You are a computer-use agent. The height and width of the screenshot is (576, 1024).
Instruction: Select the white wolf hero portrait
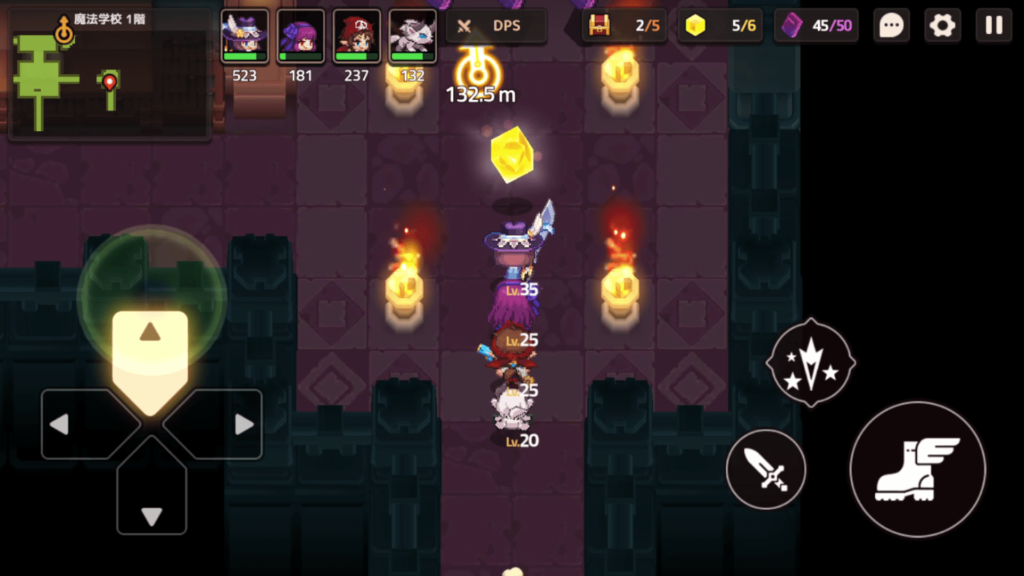tap(413, 37)
